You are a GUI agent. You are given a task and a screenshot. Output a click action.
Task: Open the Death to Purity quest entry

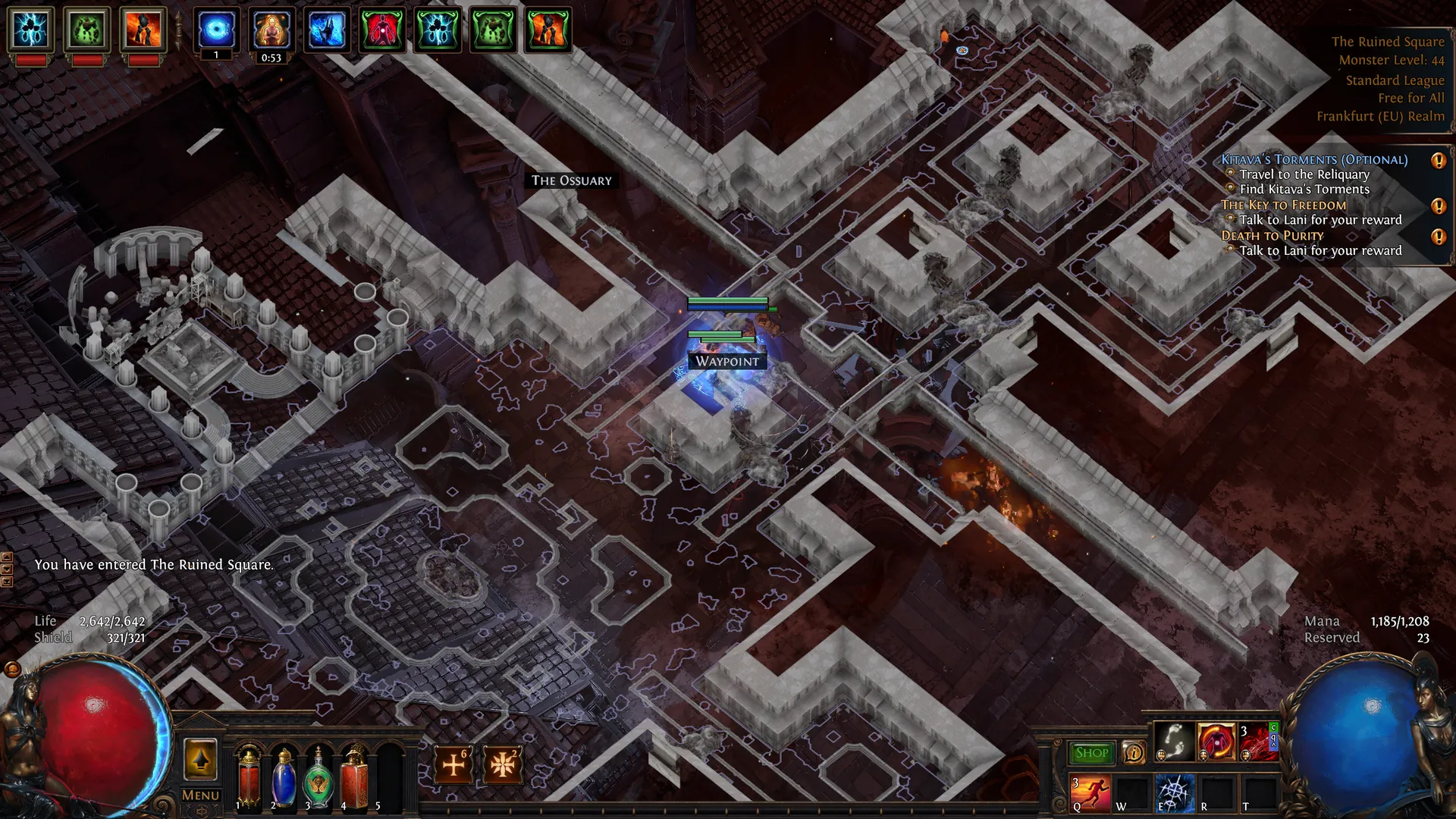click(x=1272, y=235)
